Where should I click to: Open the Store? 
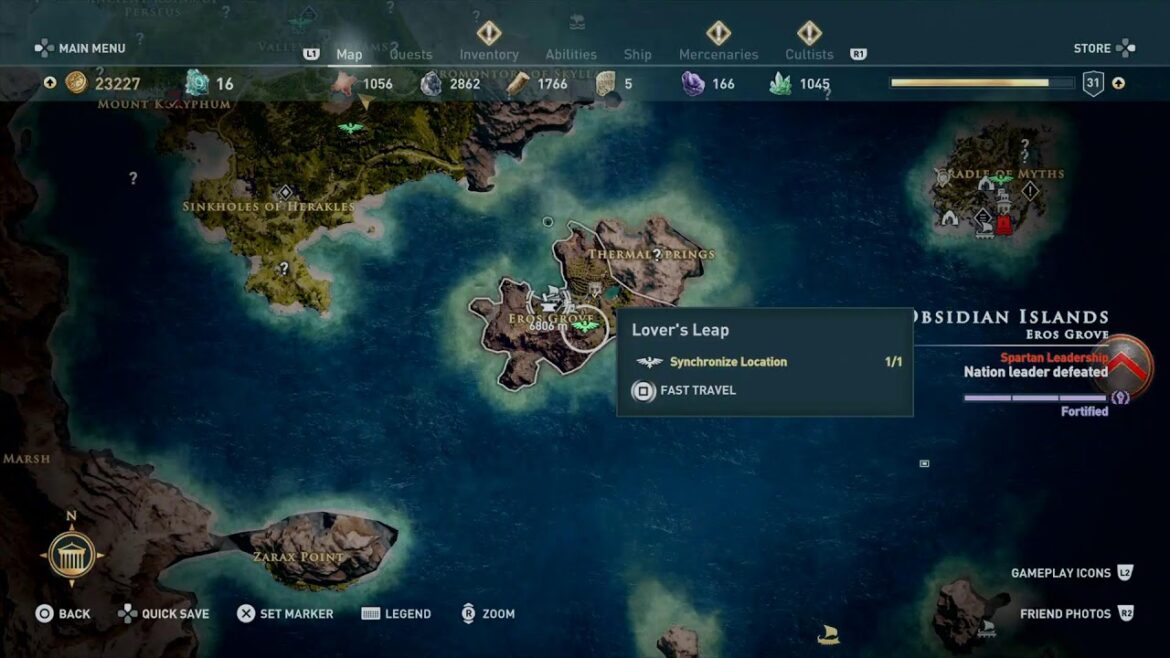click(x=1104, y=48)
